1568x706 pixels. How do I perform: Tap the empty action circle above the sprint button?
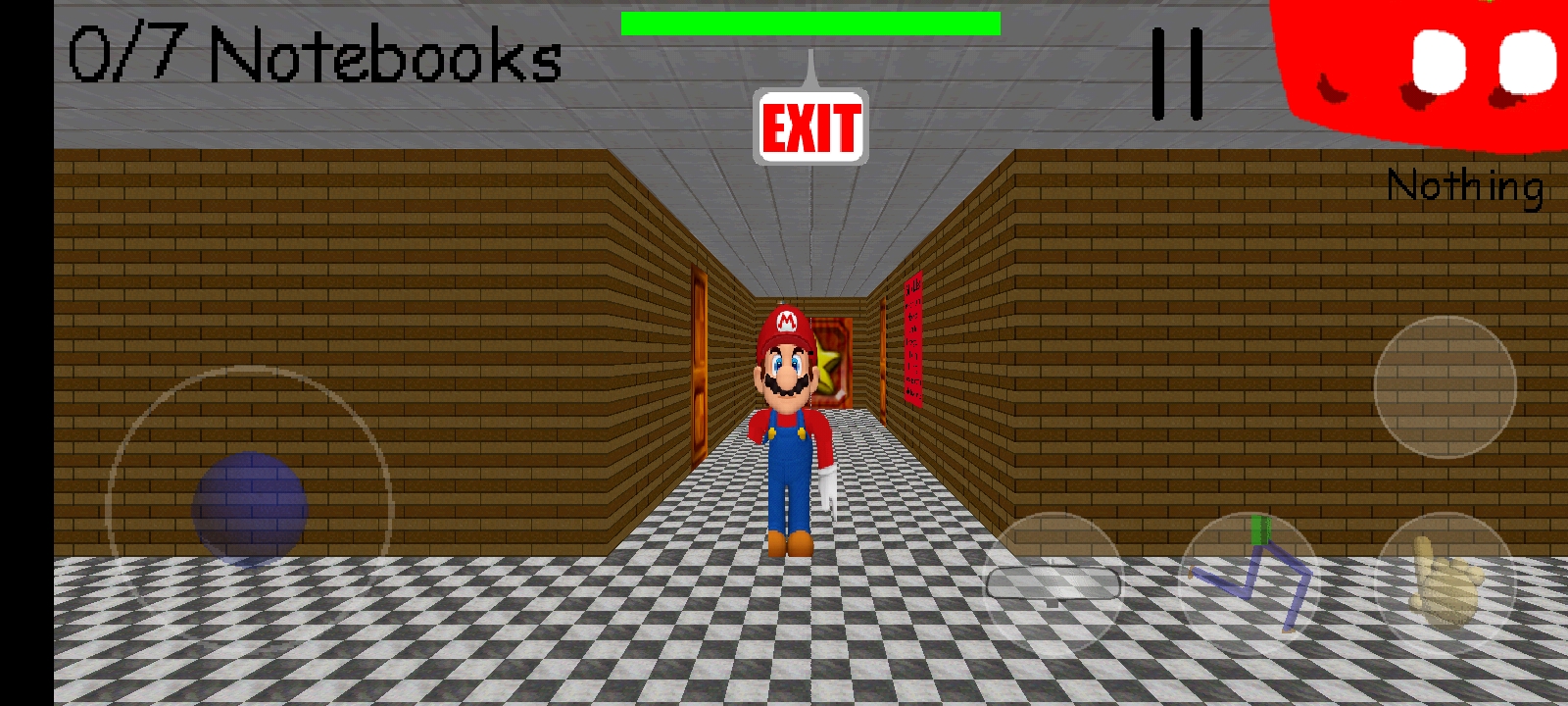click(1447, 385)
